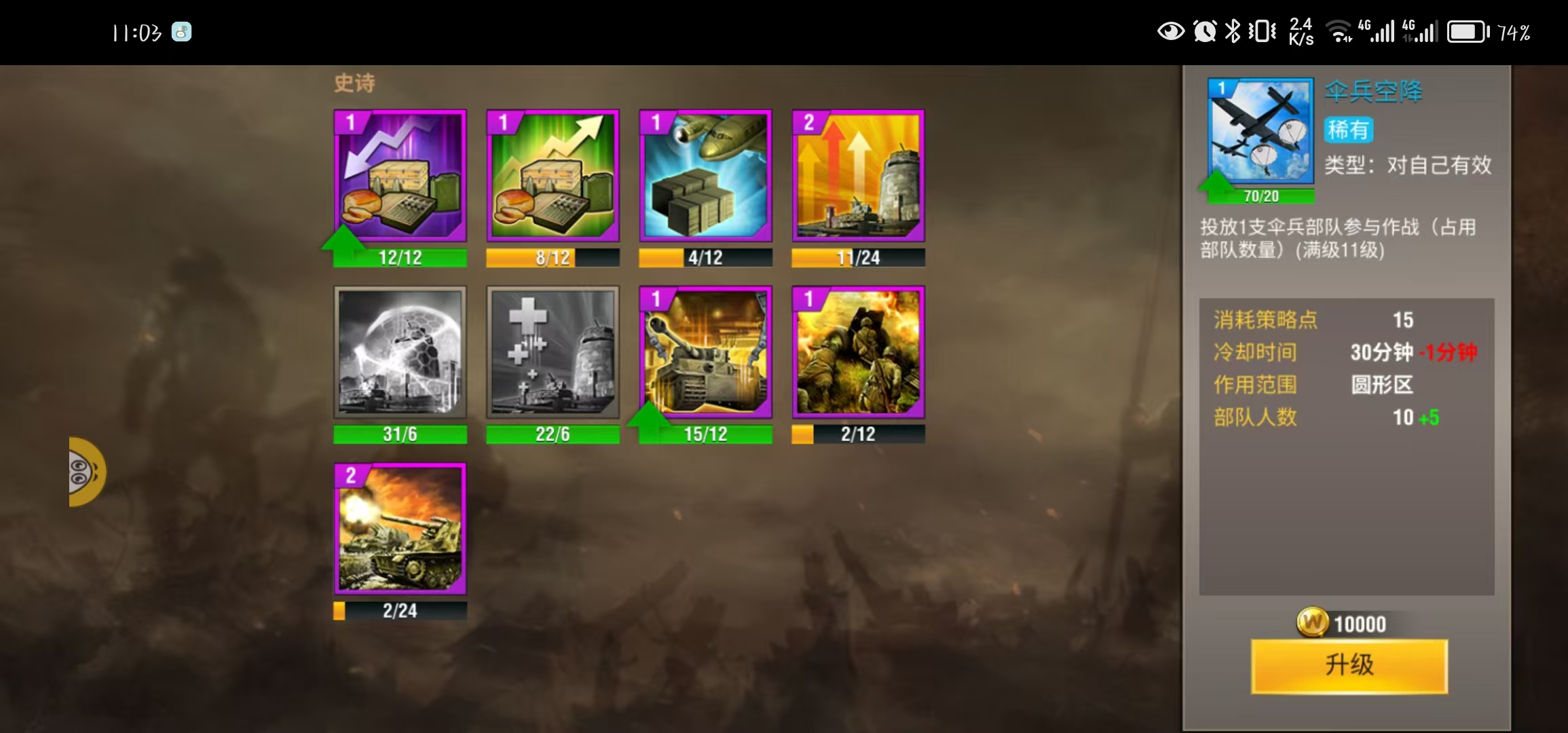
Task: Select the firing self-propelled gun card
Action: tap(400, 529)
